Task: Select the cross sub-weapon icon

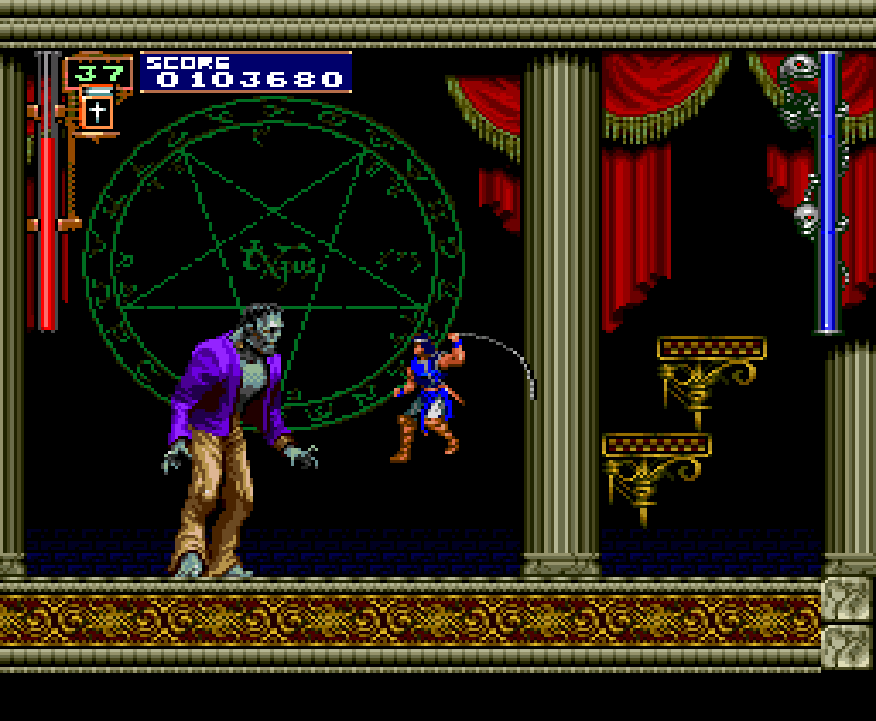Action: (97, 111)
